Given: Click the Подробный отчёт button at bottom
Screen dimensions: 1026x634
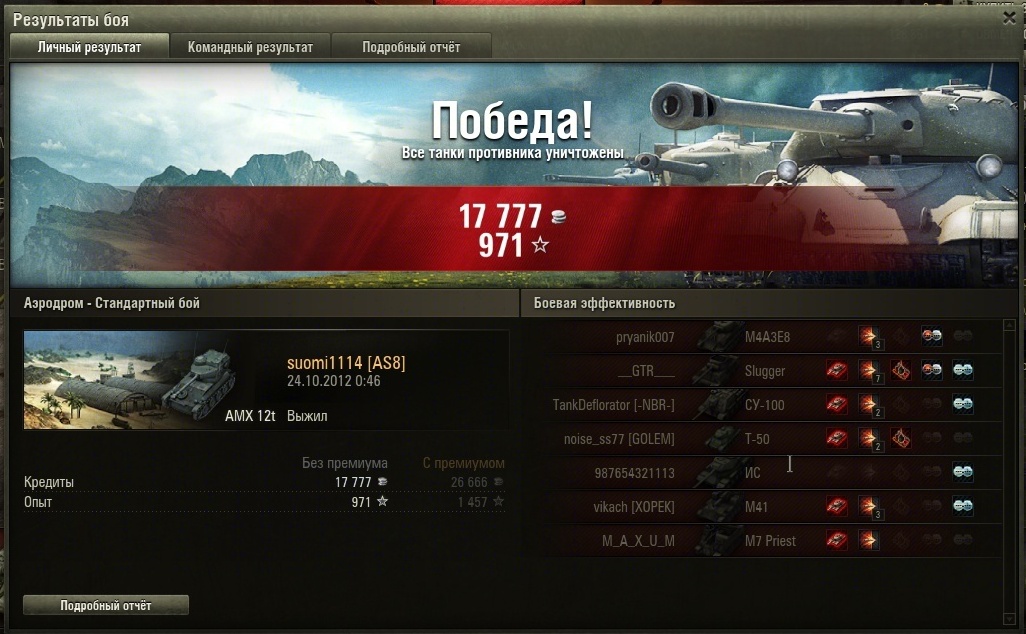Looking at the screenshot, I should pos(105,605).
